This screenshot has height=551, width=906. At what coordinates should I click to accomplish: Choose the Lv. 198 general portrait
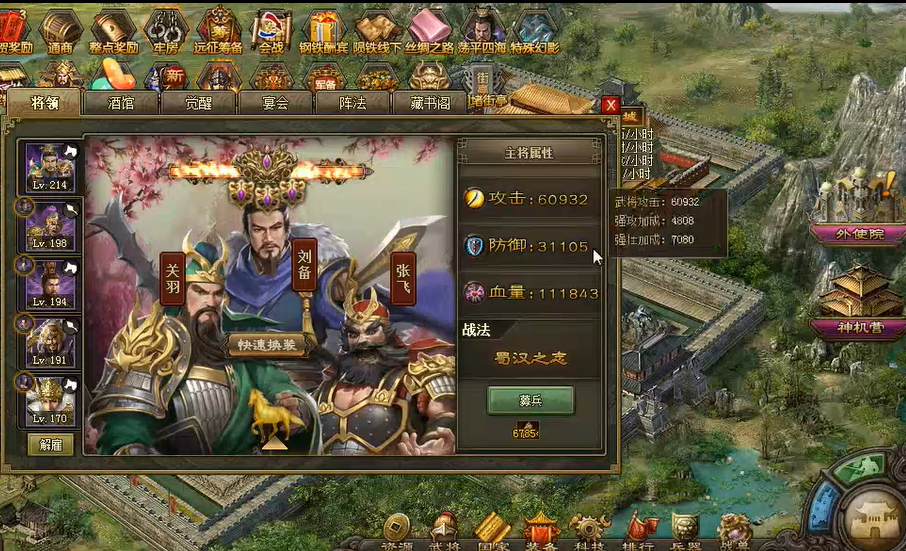point(49,226)
